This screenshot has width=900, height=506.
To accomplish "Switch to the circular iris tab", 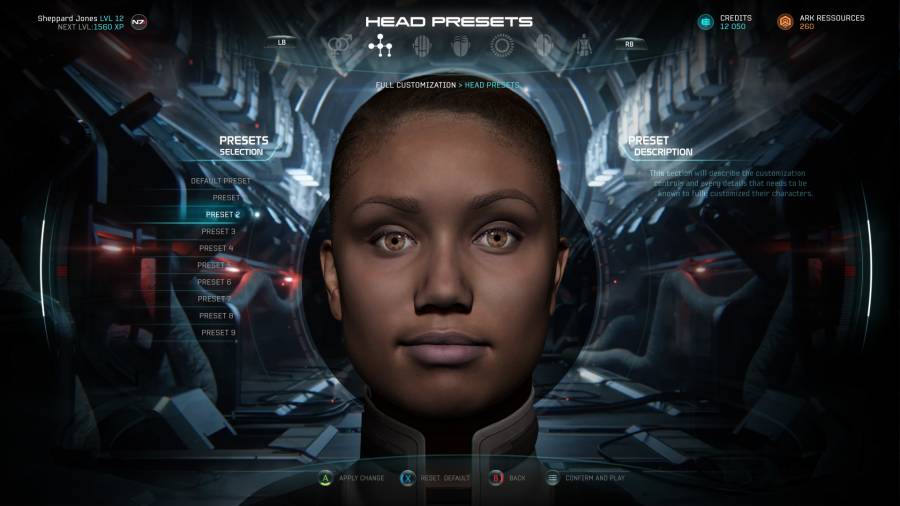I will pyautogui.click(x=501, y=45).
